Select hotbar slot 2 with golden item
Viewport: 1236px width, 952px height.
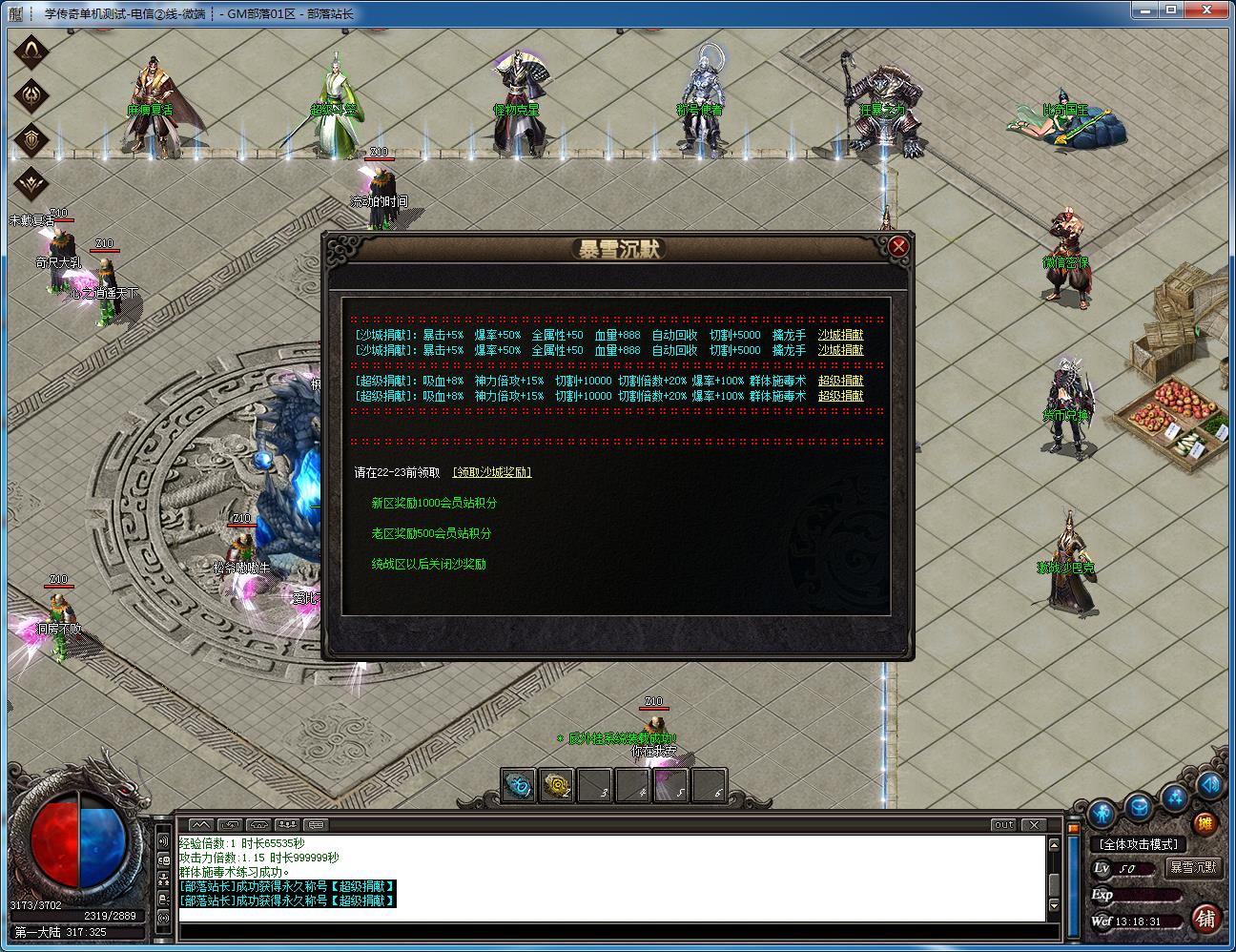[x=556, y=785]
